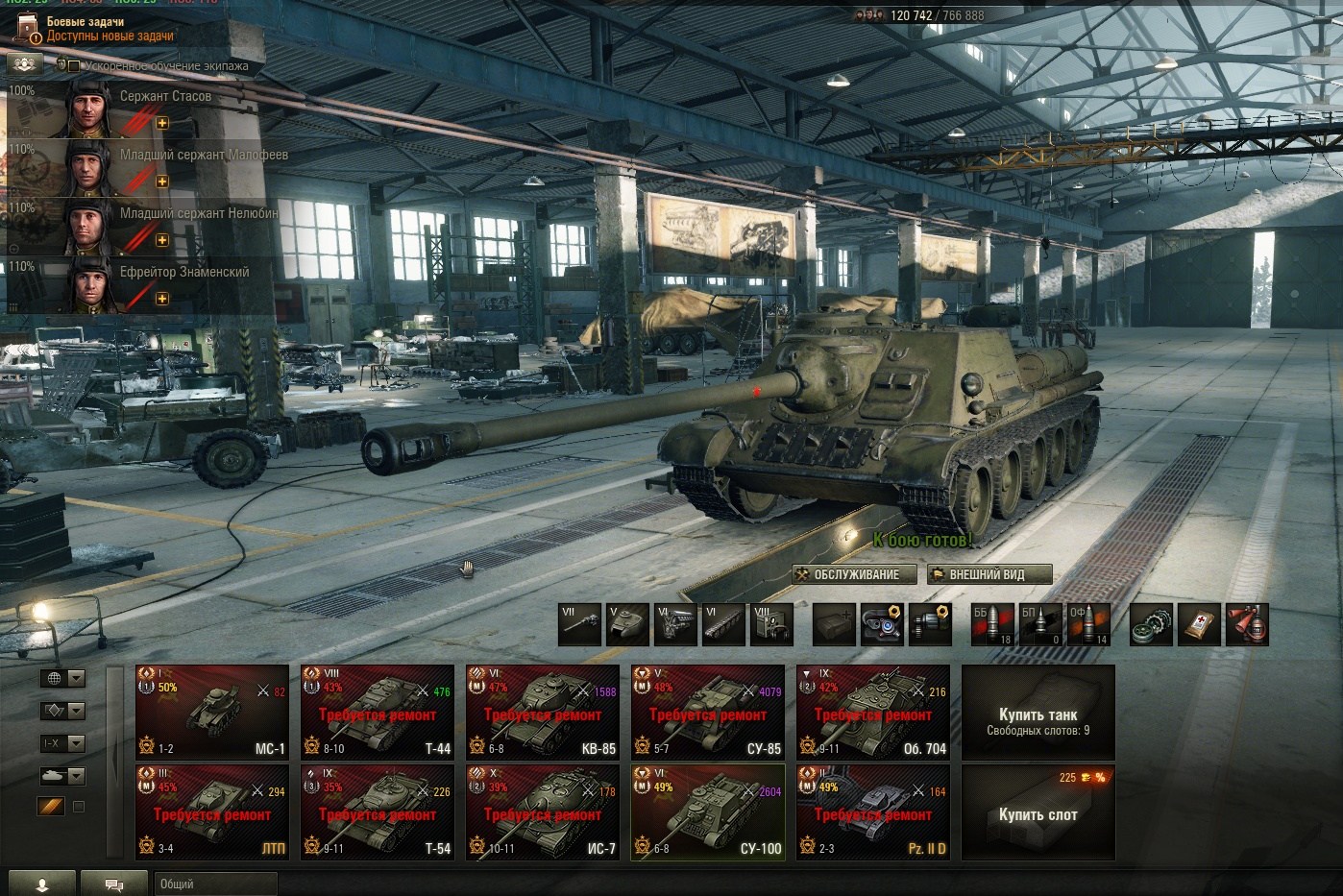
Task: Select the ББ armor-piercing shell slot
Action: coord(991,624)
